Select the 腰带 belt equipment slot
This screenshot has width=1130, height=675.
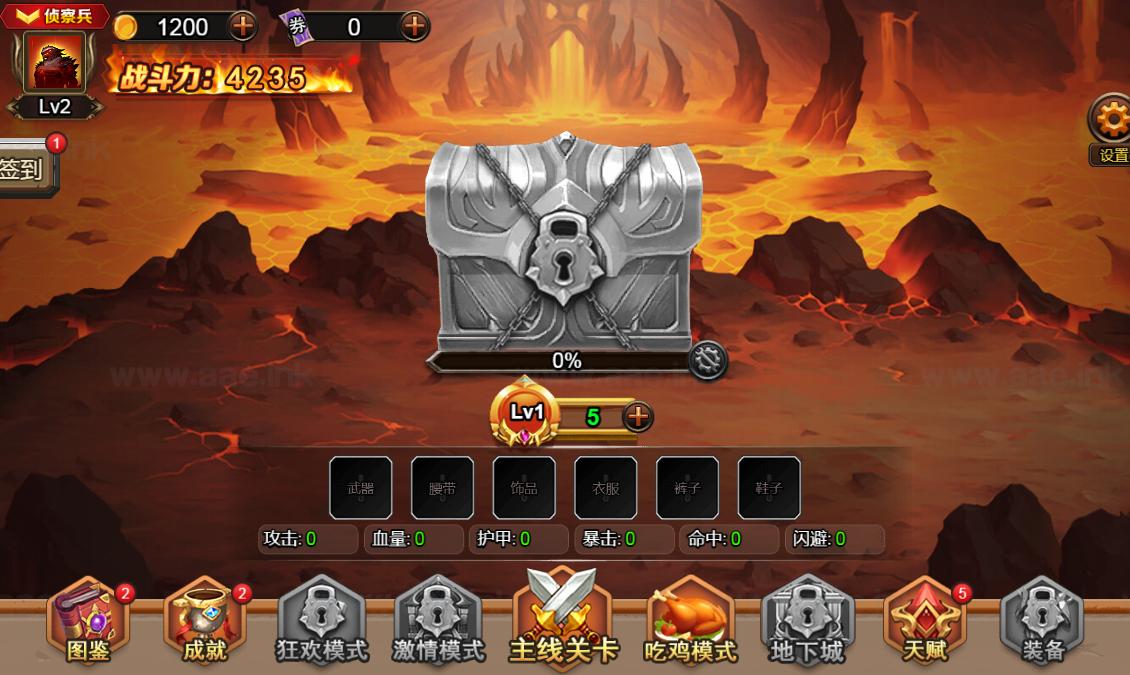442,488
